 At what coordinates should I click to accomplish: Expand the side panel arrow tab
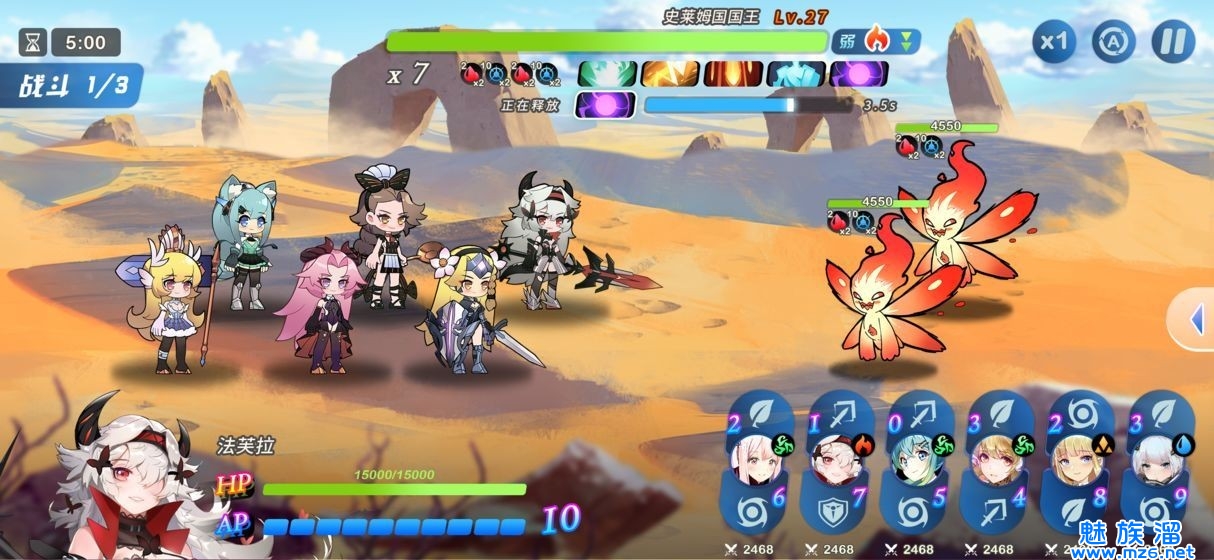tap(1195, 320)
